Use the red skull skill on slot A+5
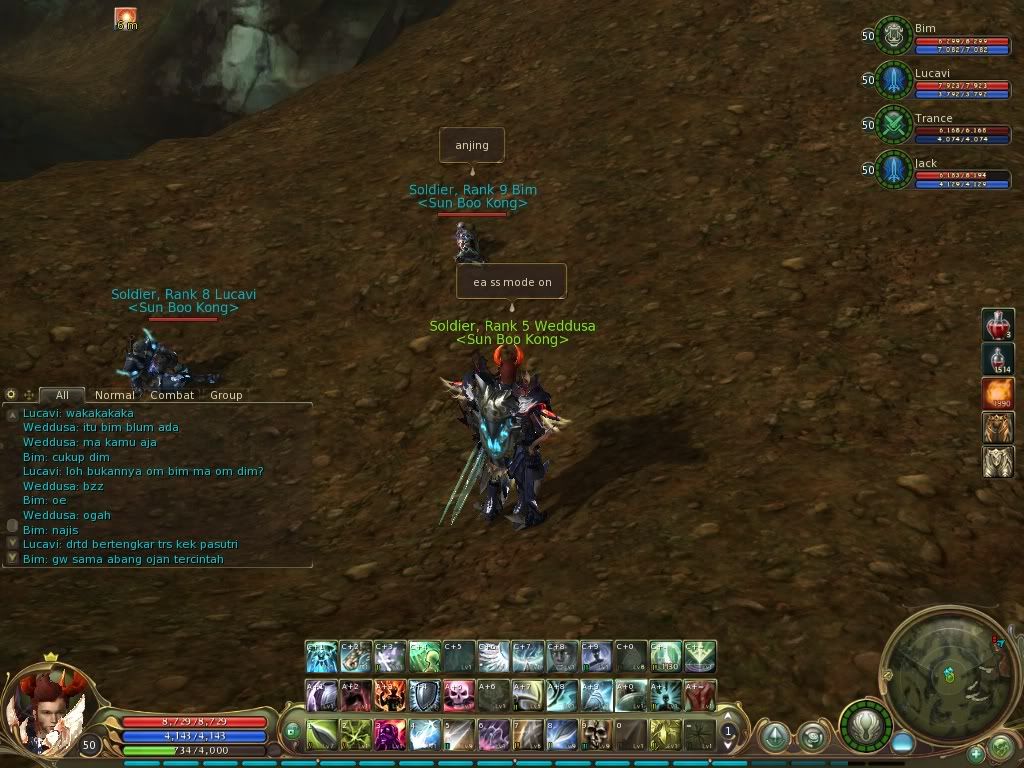 [x=459, y=695]
